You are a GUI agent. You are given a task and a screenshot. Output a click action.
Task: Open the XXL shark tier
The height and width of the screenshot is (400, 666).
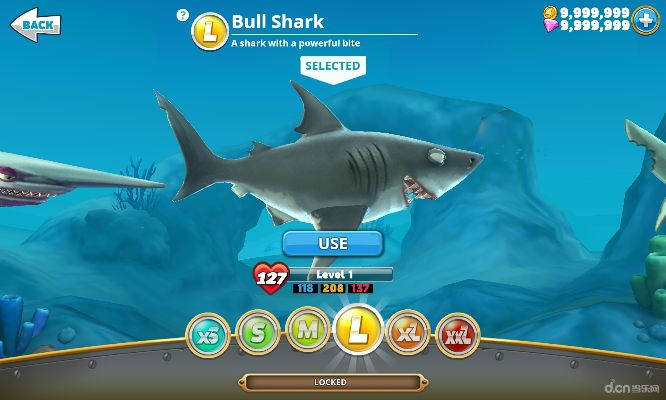[x=457, y=333]
